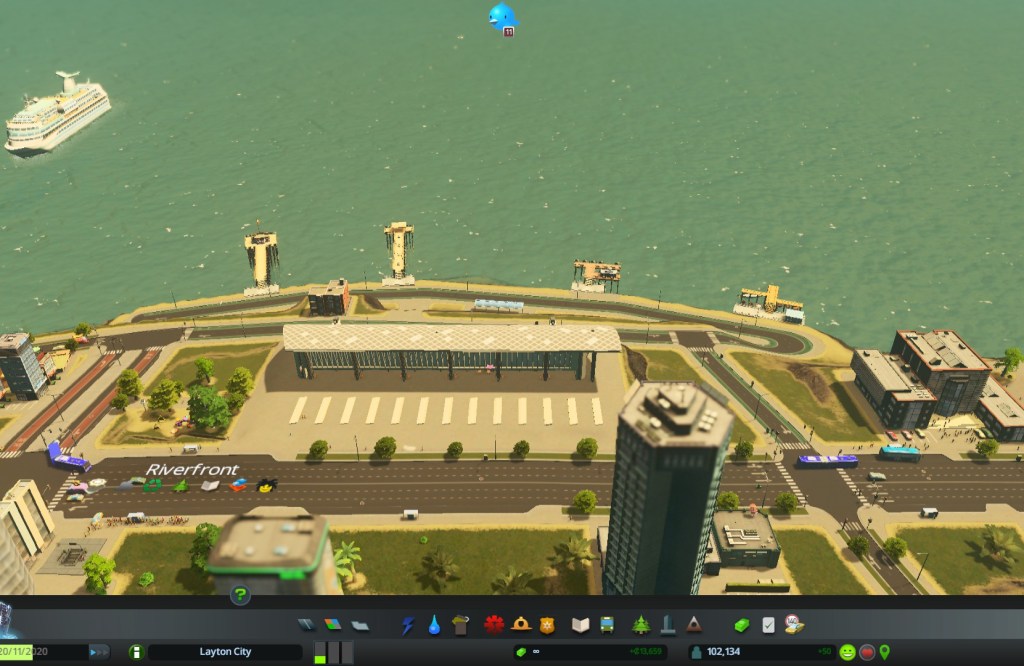1024x666 pixels.
Task: Open the Fire Department helmet menu
Action: point(521,625)
